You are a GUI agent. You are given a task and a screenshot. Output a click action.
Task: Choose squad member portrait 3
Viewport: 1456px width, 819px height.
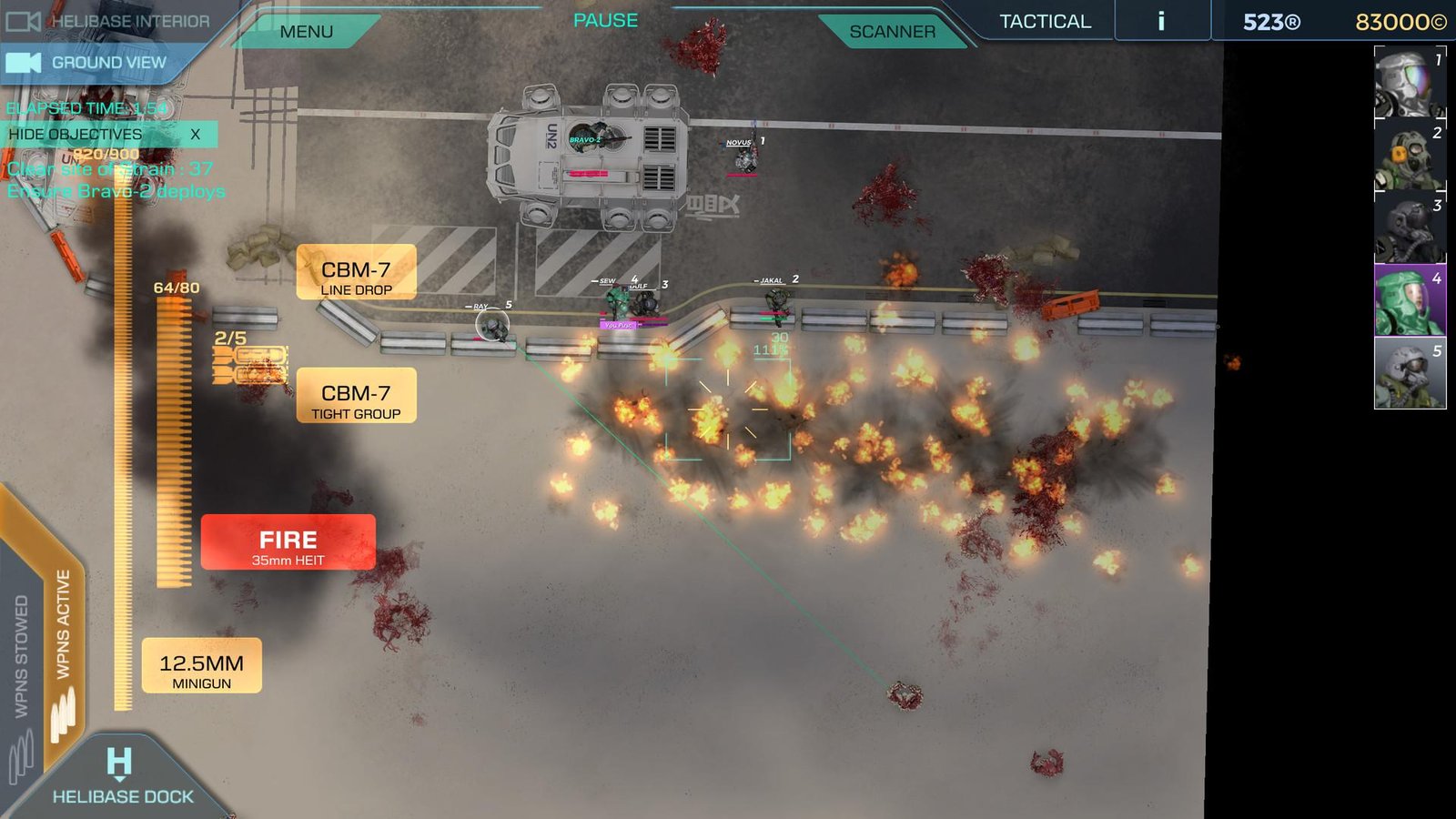1409,228
